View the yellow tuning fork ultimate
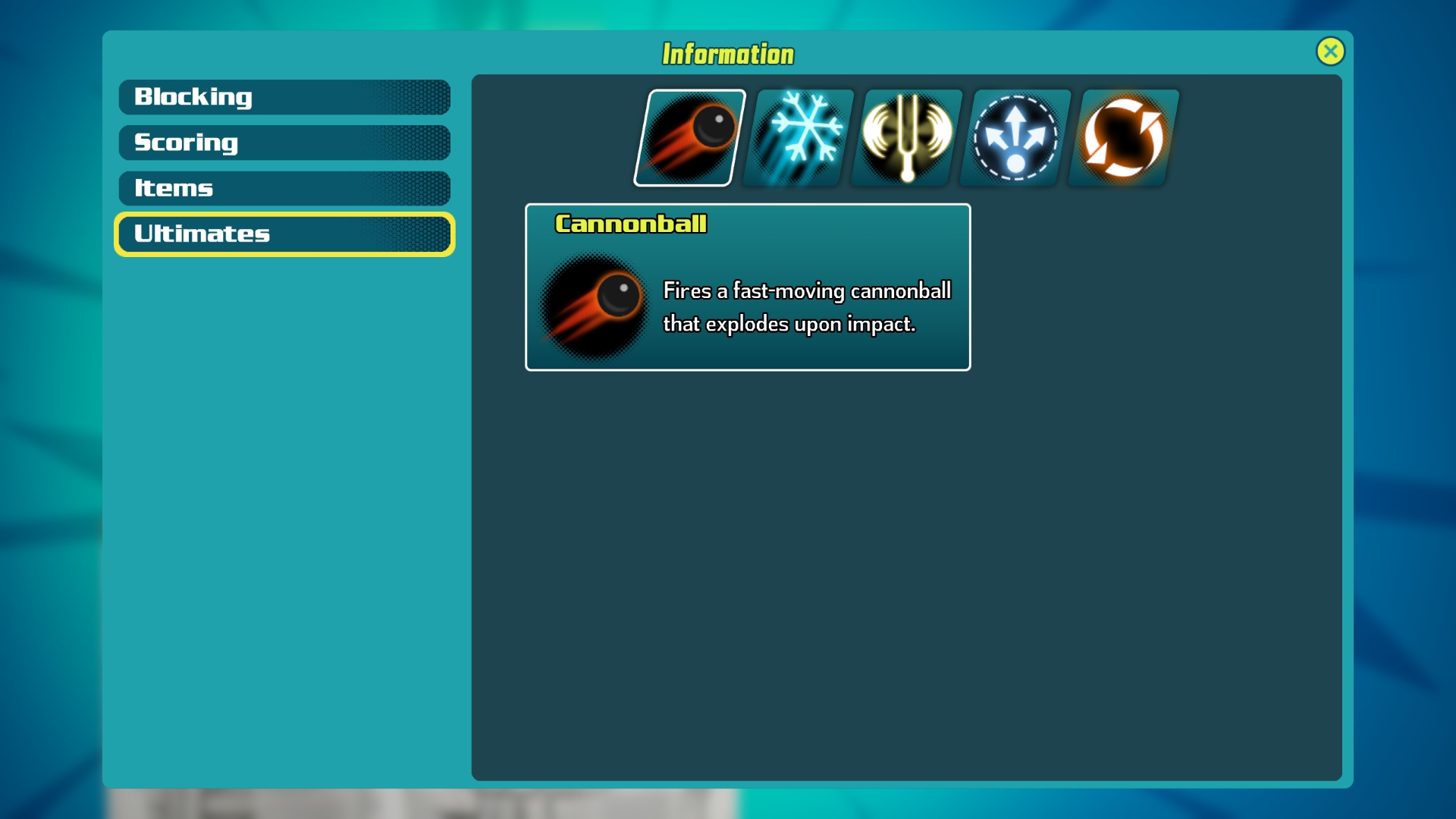1456x819 pixels. [x=907, y=138]
